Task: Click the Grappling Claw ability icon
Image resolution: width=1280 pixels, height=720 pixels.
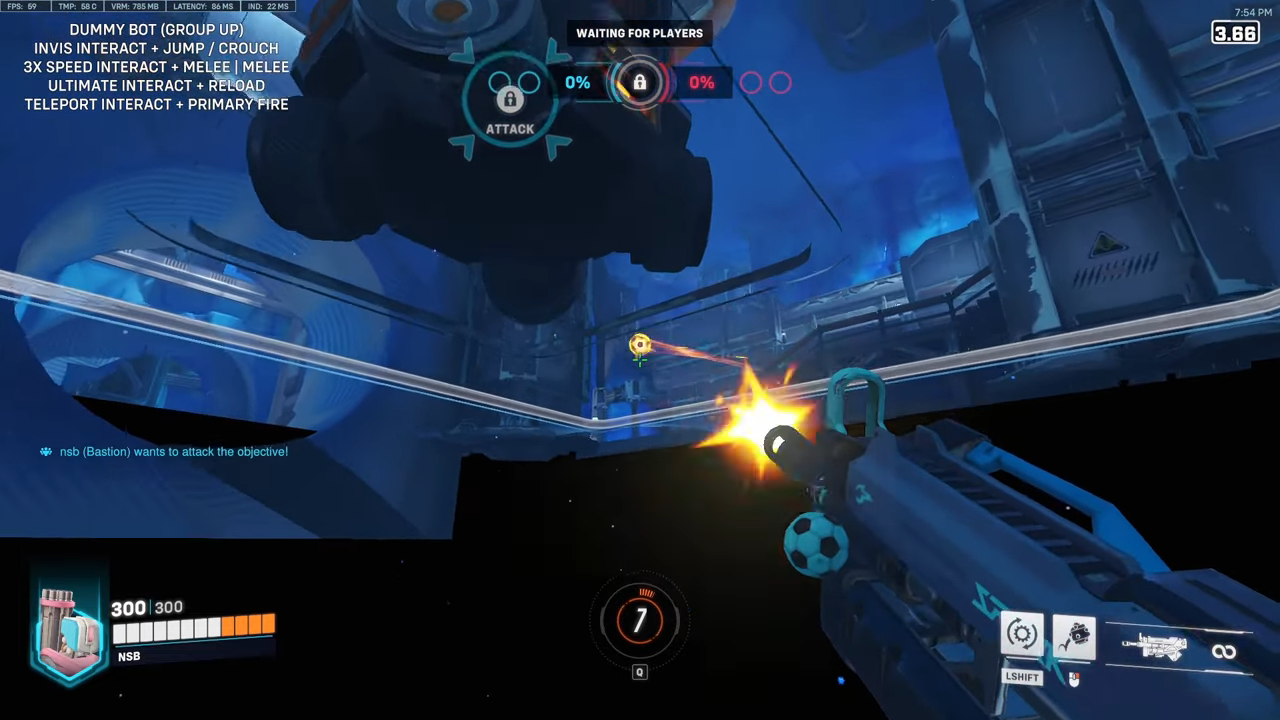Action: click(x=1074, y=637)
